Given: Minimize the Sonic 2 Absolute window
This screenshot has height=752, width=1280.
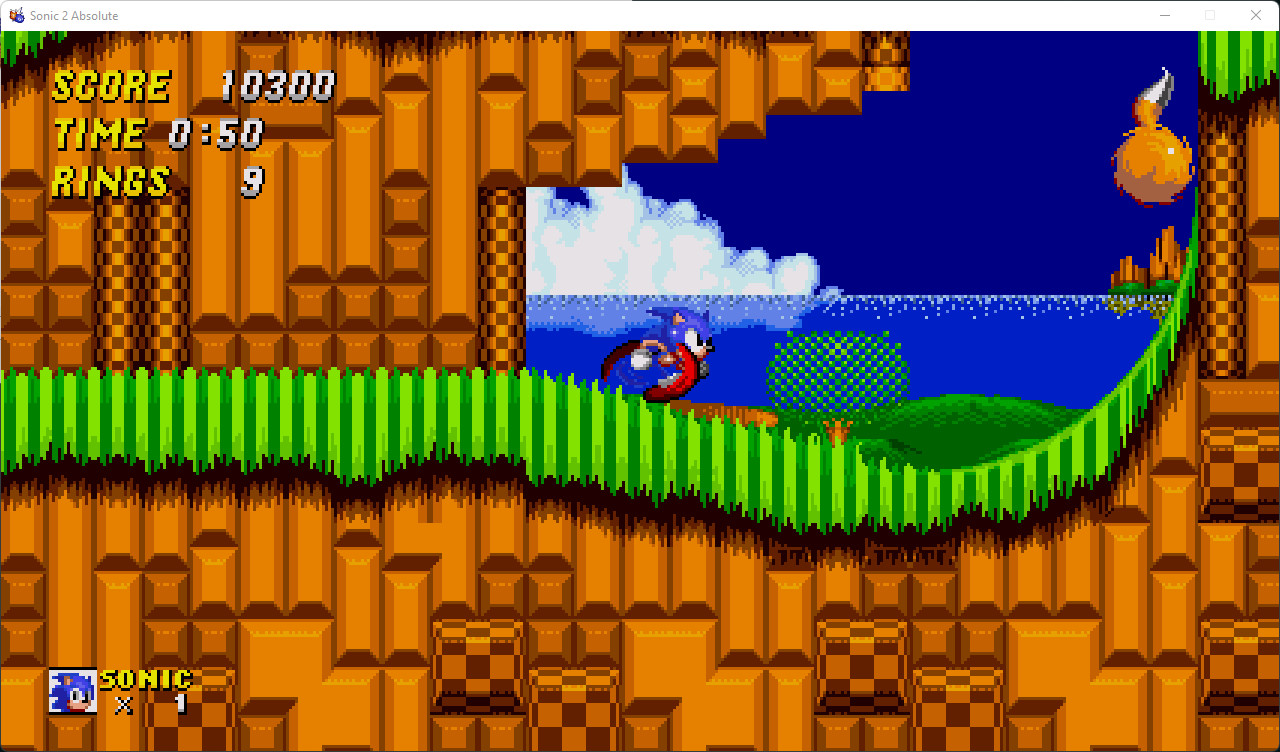Looking at the screenshot, I should (1166, 15).
